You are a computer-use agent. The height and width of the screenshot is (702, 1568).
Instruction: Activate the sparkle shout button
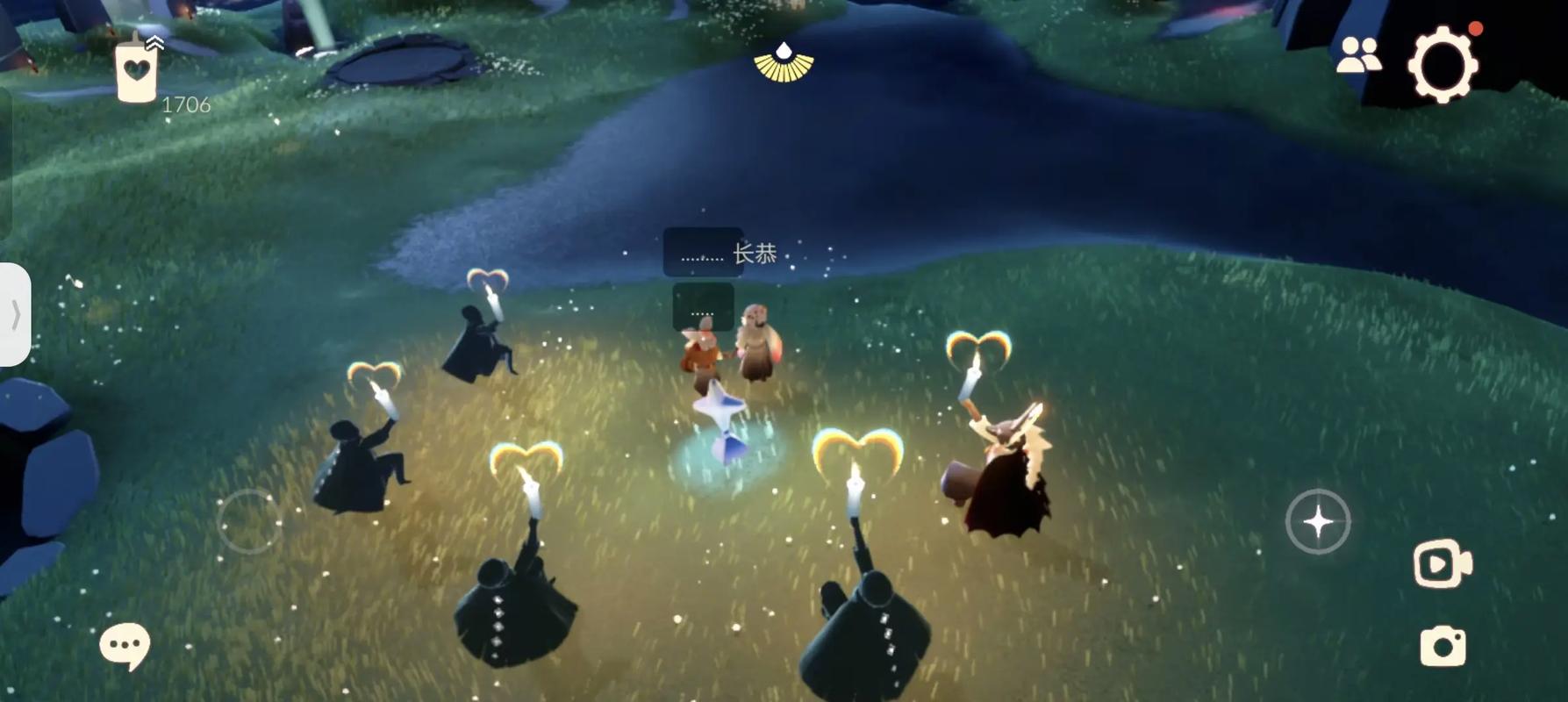click(x=1318, y=520)
